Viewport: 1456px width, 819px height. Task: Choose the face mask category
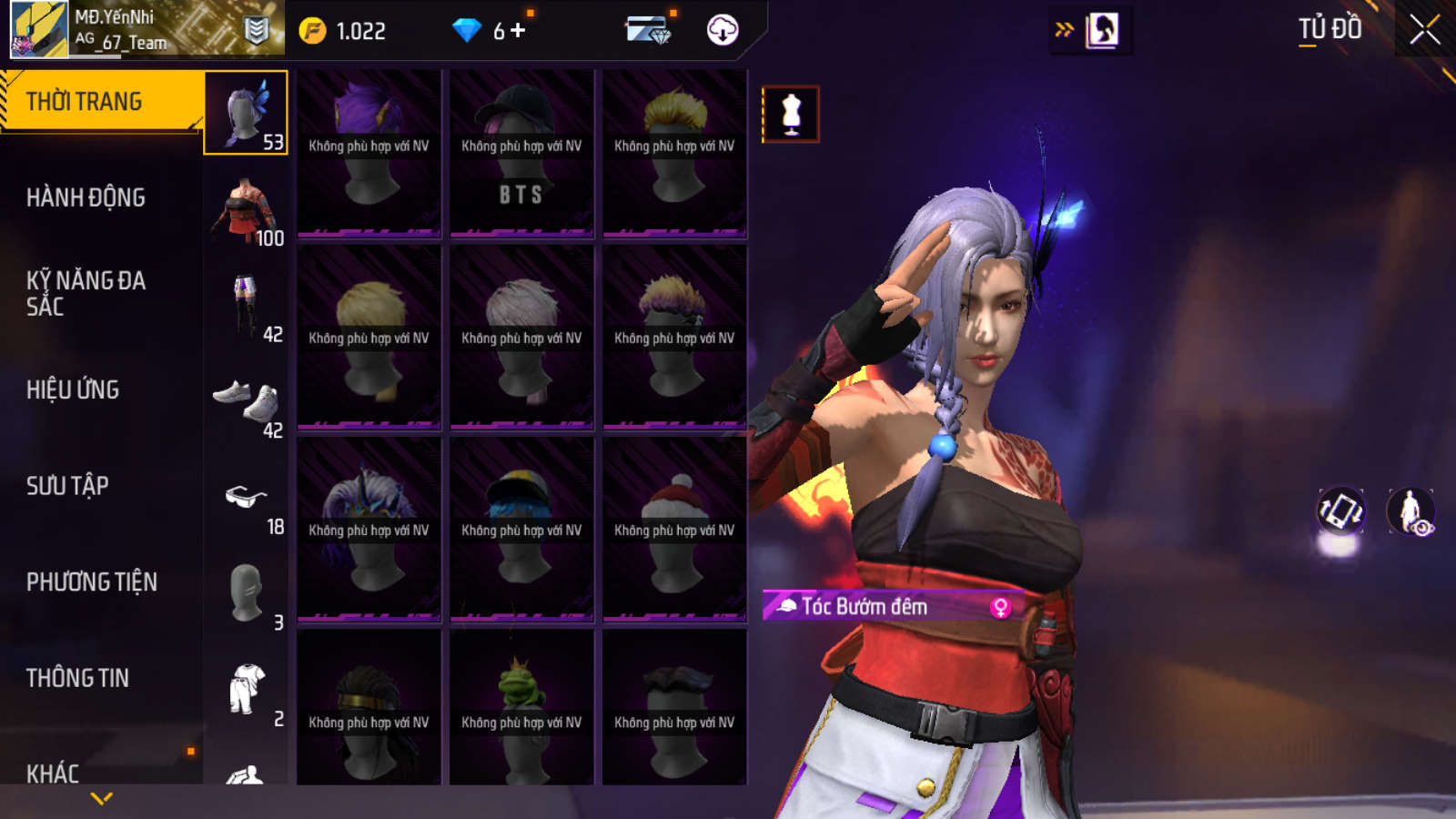click(246, 593)
